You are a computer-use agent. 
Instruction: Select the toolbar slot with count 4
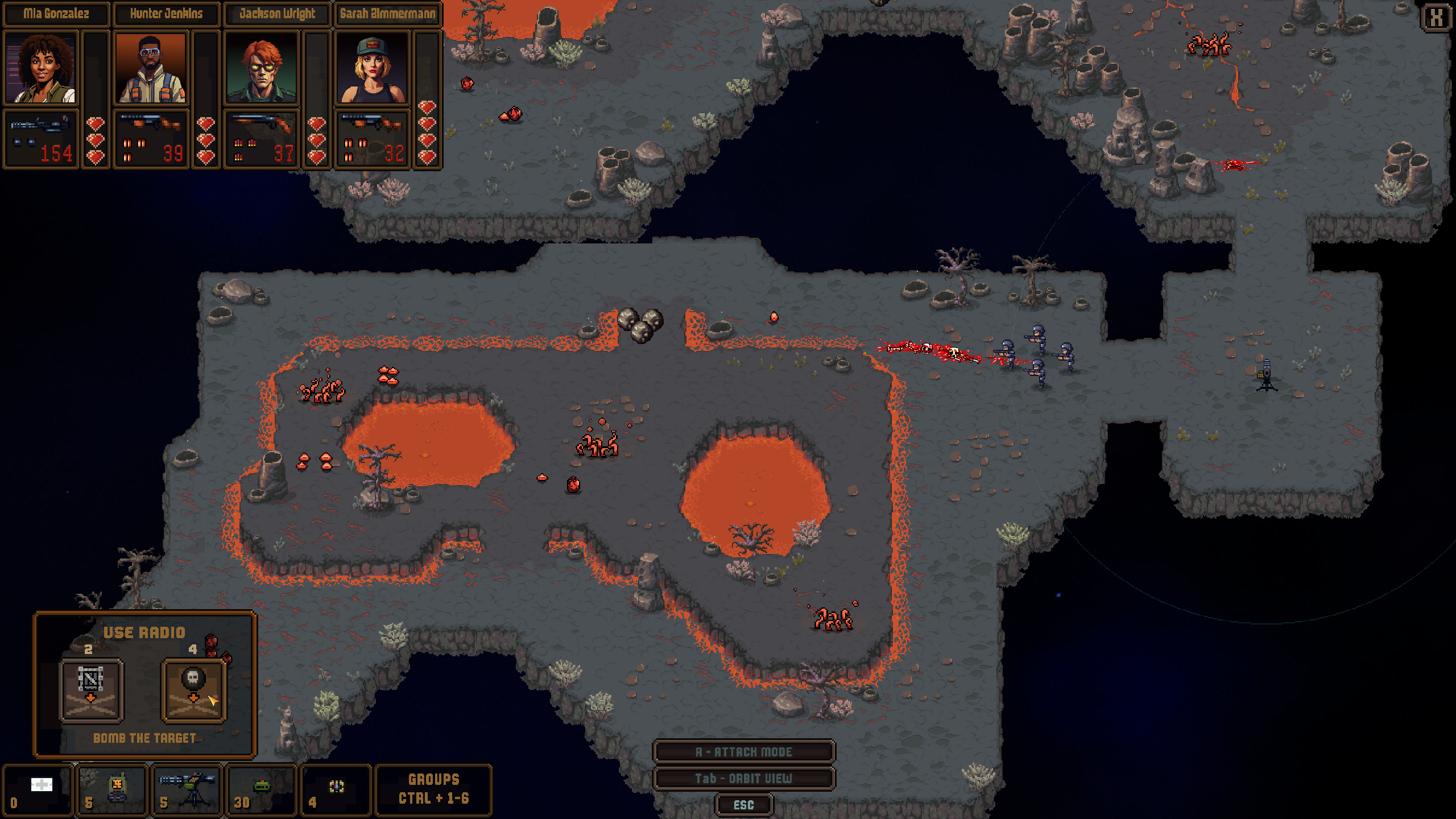coord(336,791)
